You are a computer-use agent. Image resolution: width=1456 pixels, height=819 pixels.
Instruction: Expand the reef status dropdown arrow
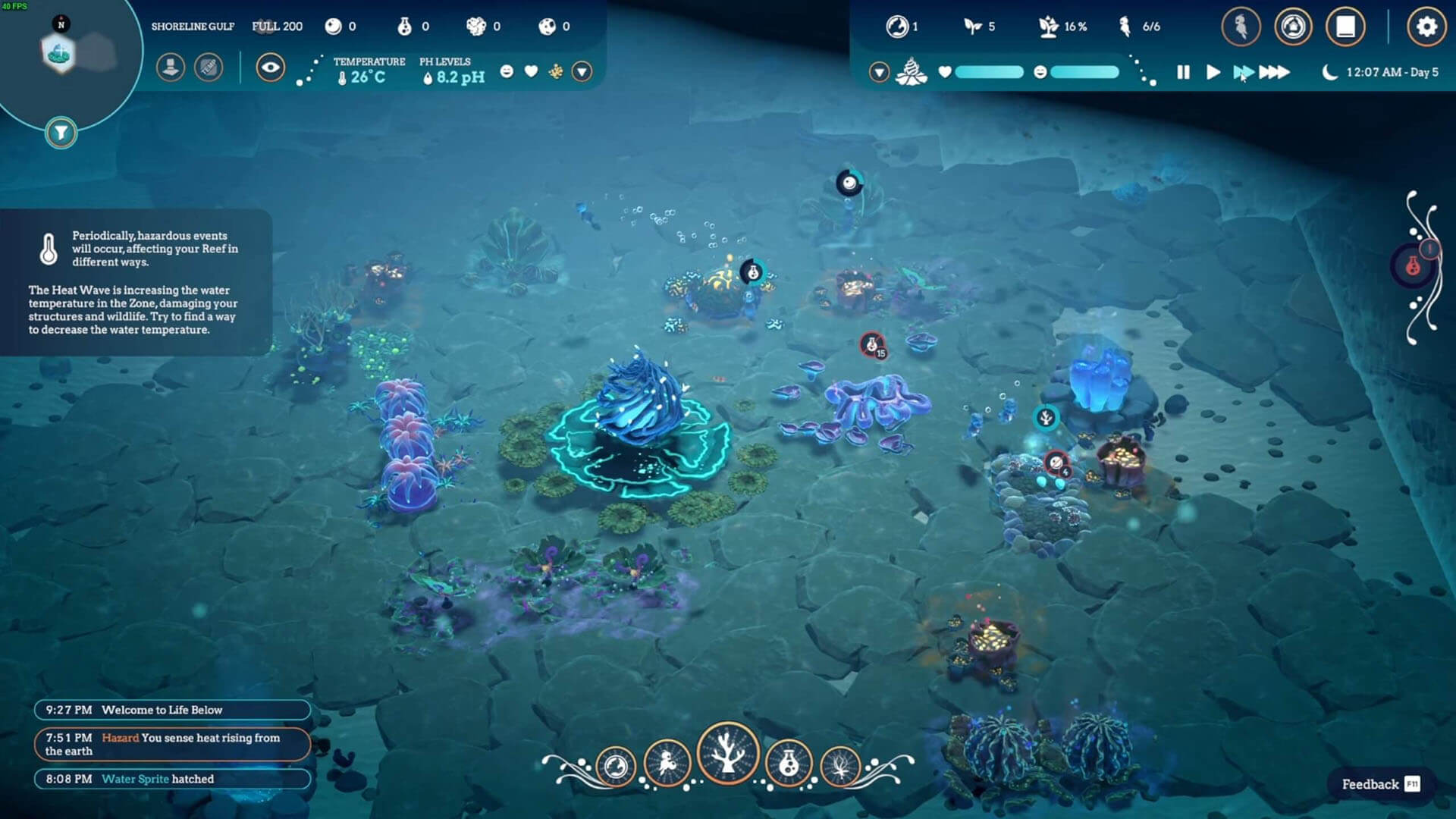point(879,72)
